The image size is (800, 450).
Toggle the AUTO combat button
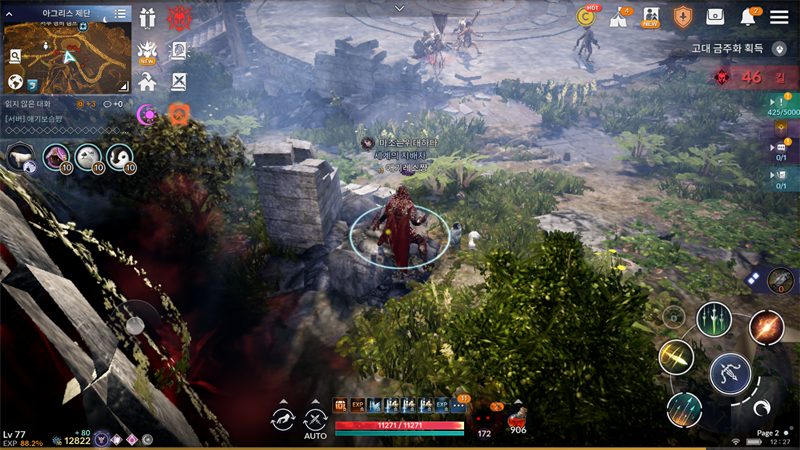[316, 422]
